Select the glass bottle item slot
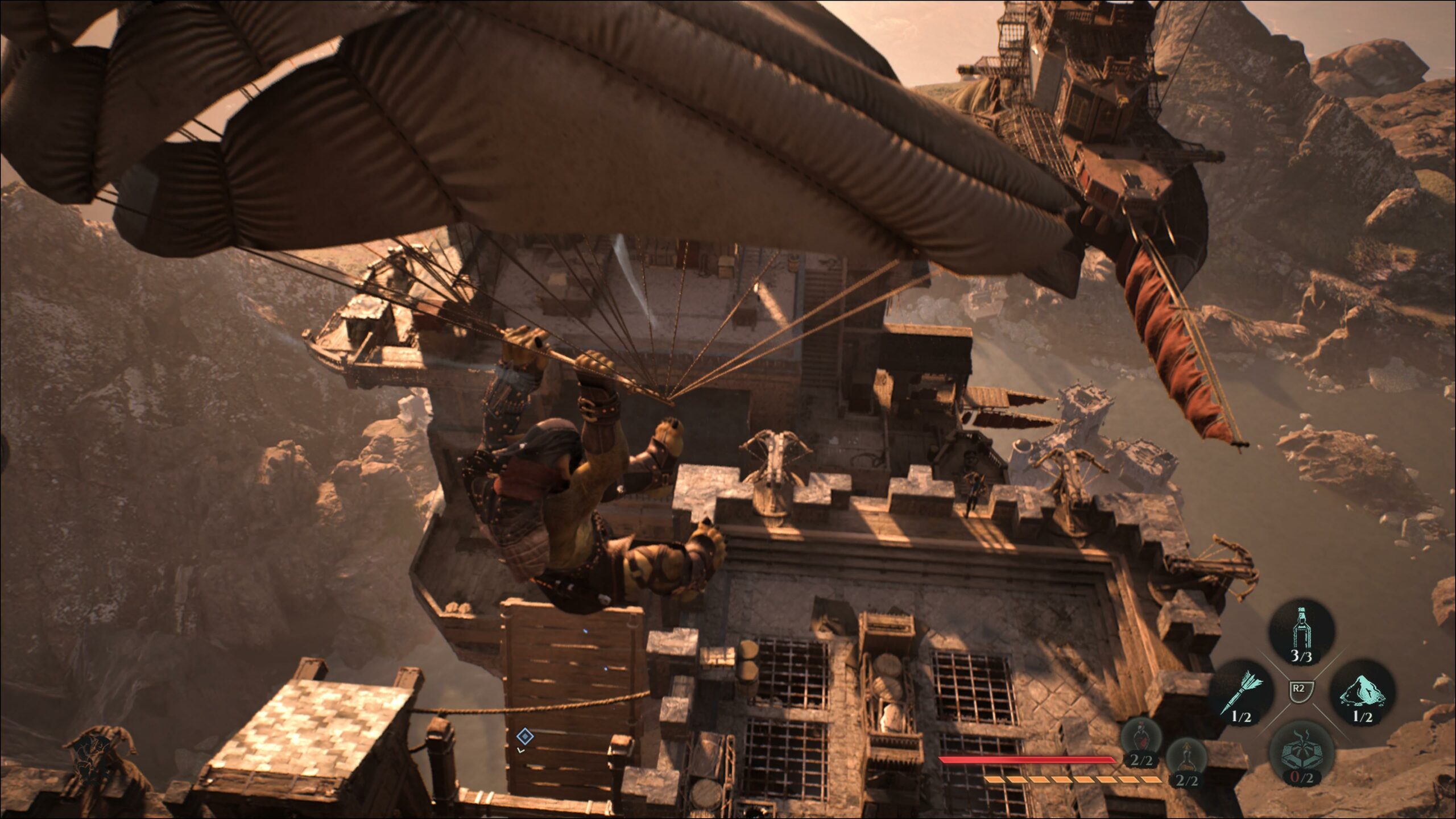The width and height of the screenshot is (1456, 819). pos(1301,632)
